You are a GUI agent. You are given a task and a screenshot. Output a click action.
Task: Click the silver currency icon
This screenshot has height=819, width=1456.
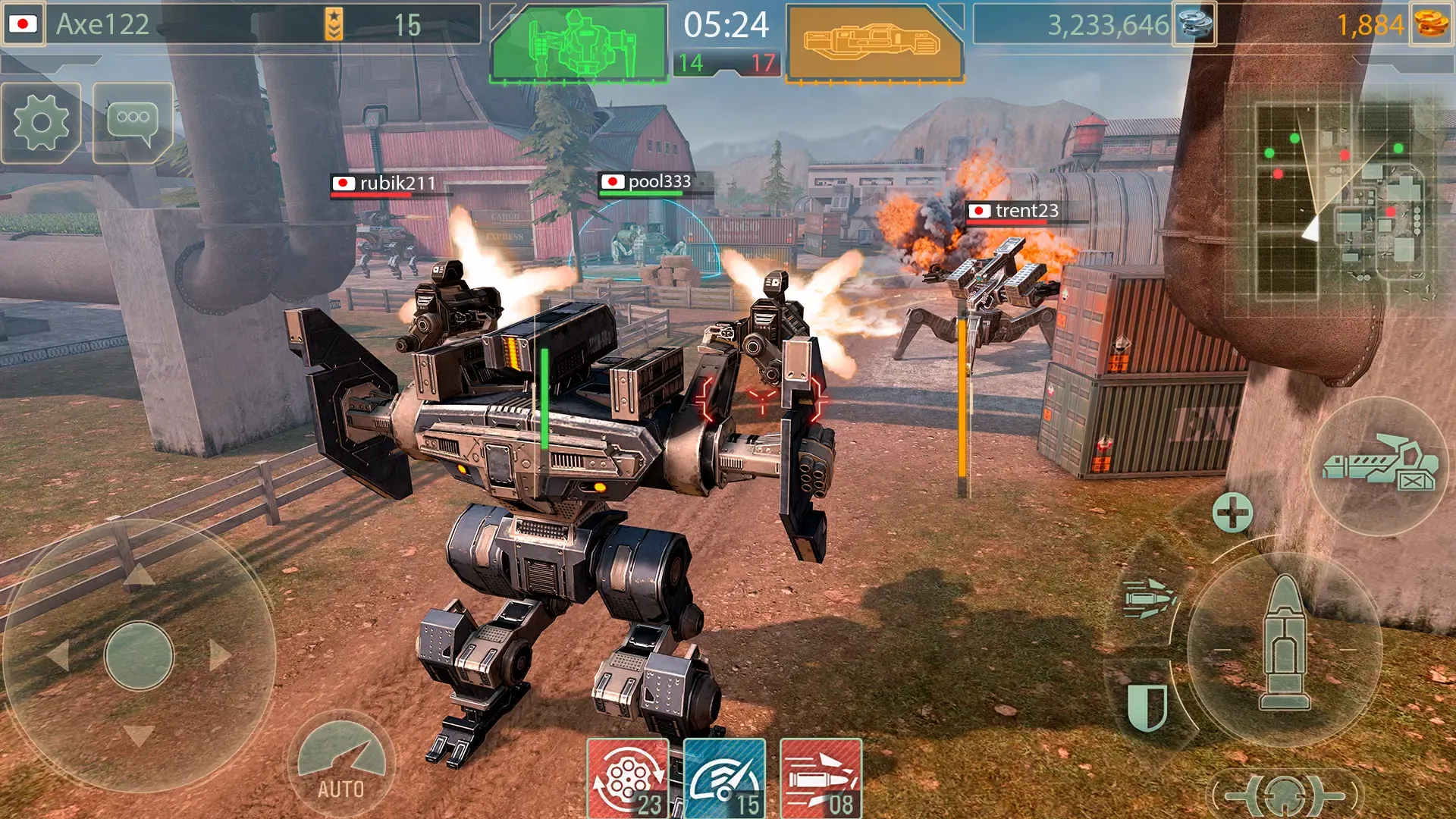1194,24
